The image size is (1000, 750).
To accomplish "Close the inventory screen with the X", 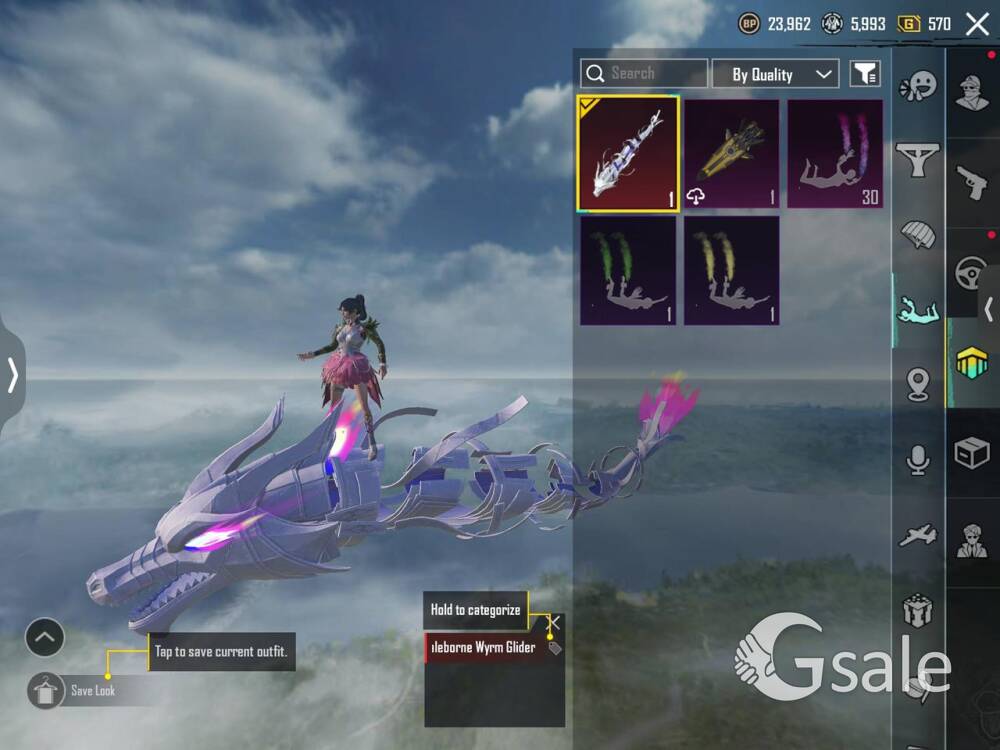I will pos(977,24).
